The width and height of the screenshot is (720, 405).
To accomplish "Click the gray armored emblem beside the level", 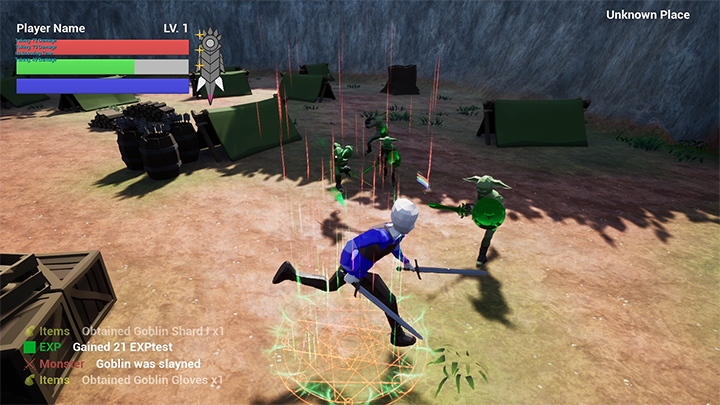I will [210, 63].
